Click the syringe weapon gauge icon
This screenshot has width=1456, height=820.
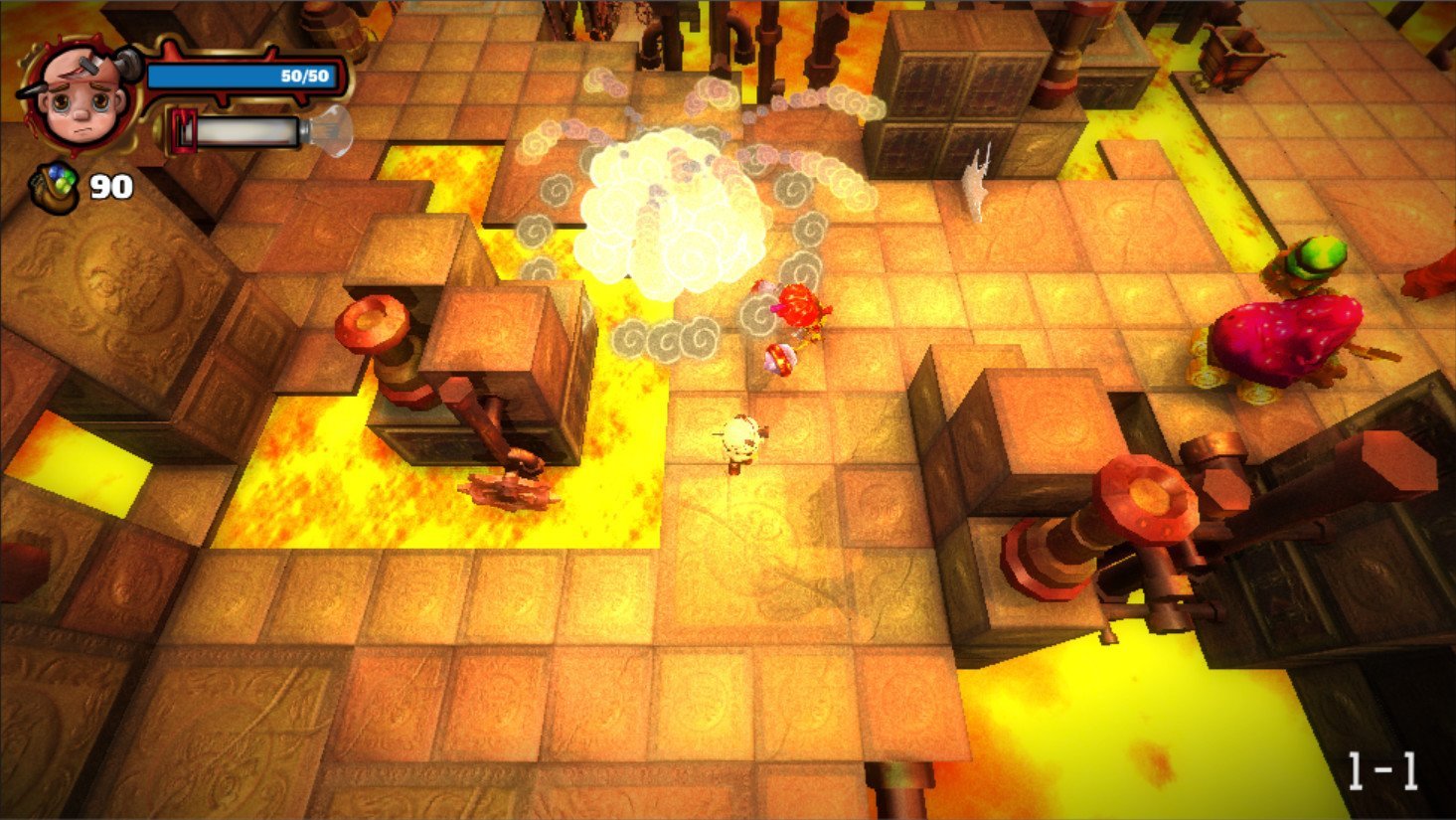coord(260,132)
